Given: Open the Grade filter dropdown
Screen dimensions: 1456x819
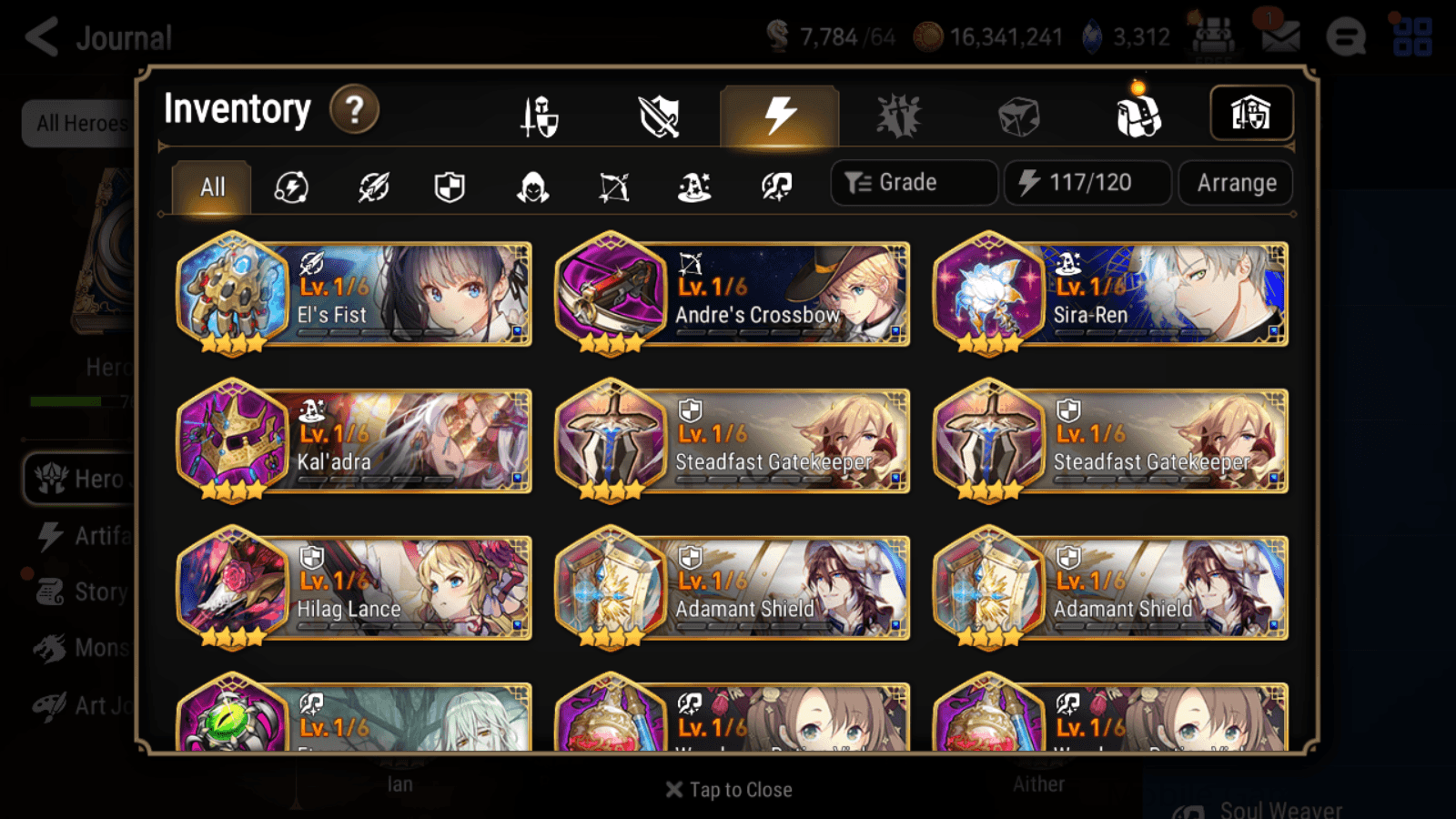Looking at the screenshot, I should [x=913, y=182].
